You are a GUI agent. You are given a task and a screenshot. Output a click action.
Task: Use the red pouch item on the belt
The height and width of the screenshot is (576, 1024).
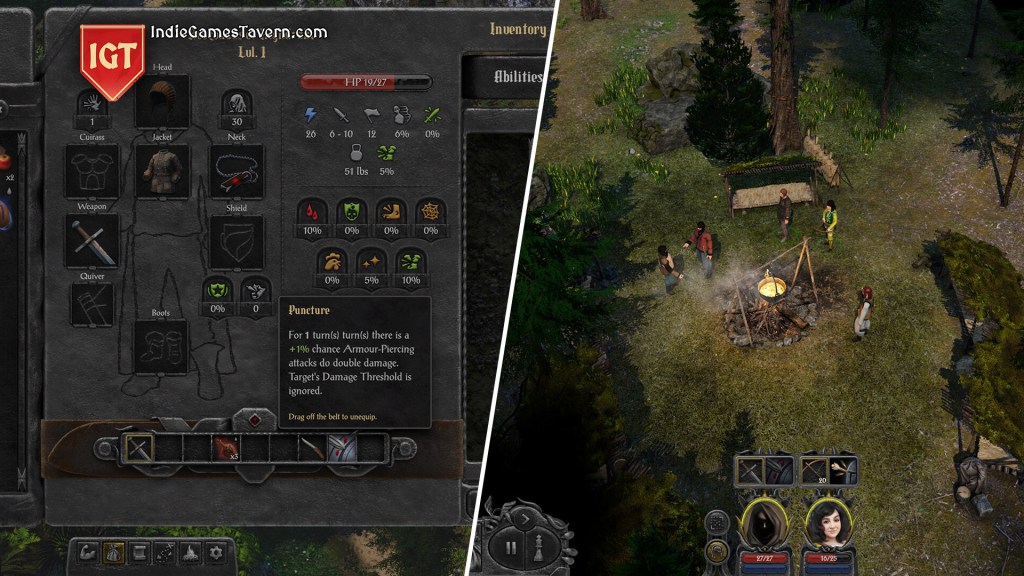click(225, 447)
